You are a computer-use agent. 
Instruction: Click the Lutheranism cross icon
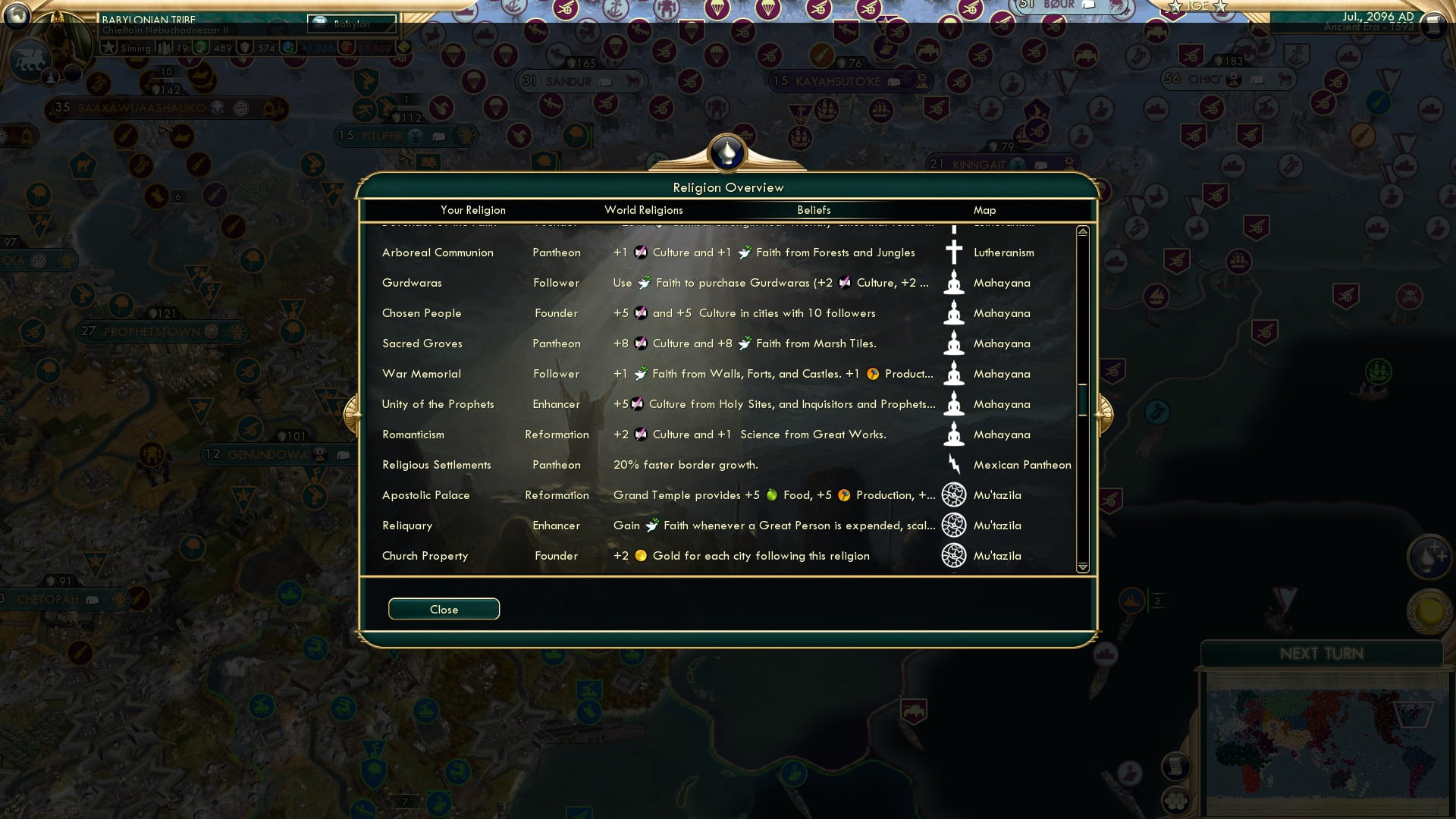(953, 252)
